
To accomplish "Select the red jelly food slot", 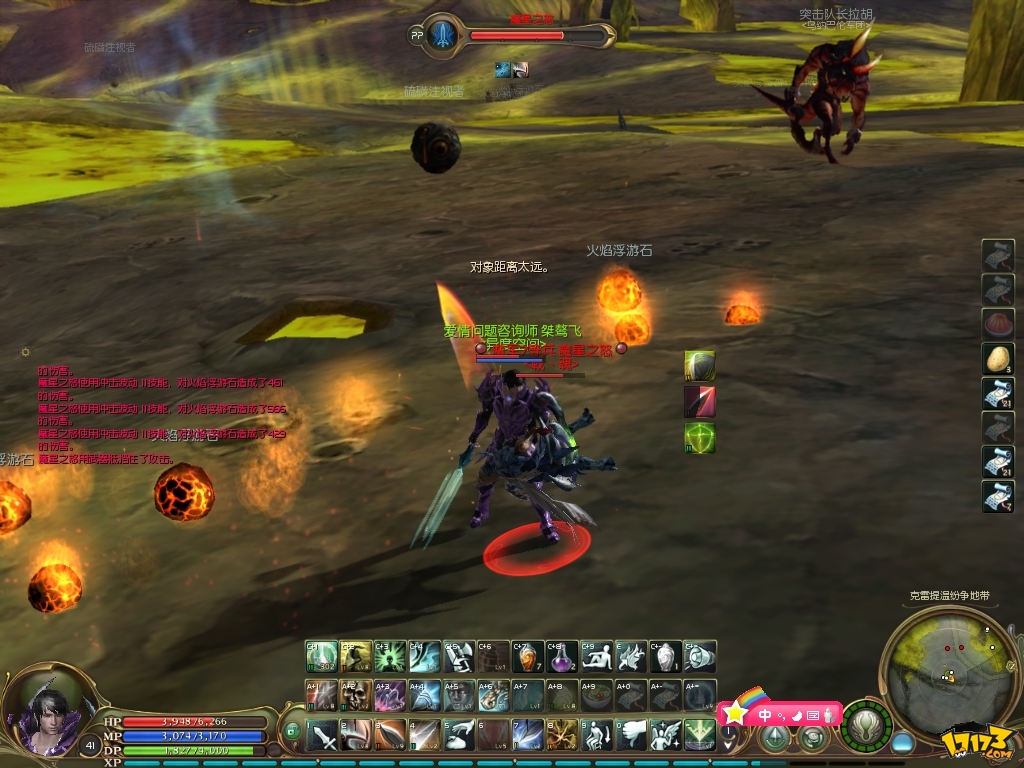I will click(997, 324).
